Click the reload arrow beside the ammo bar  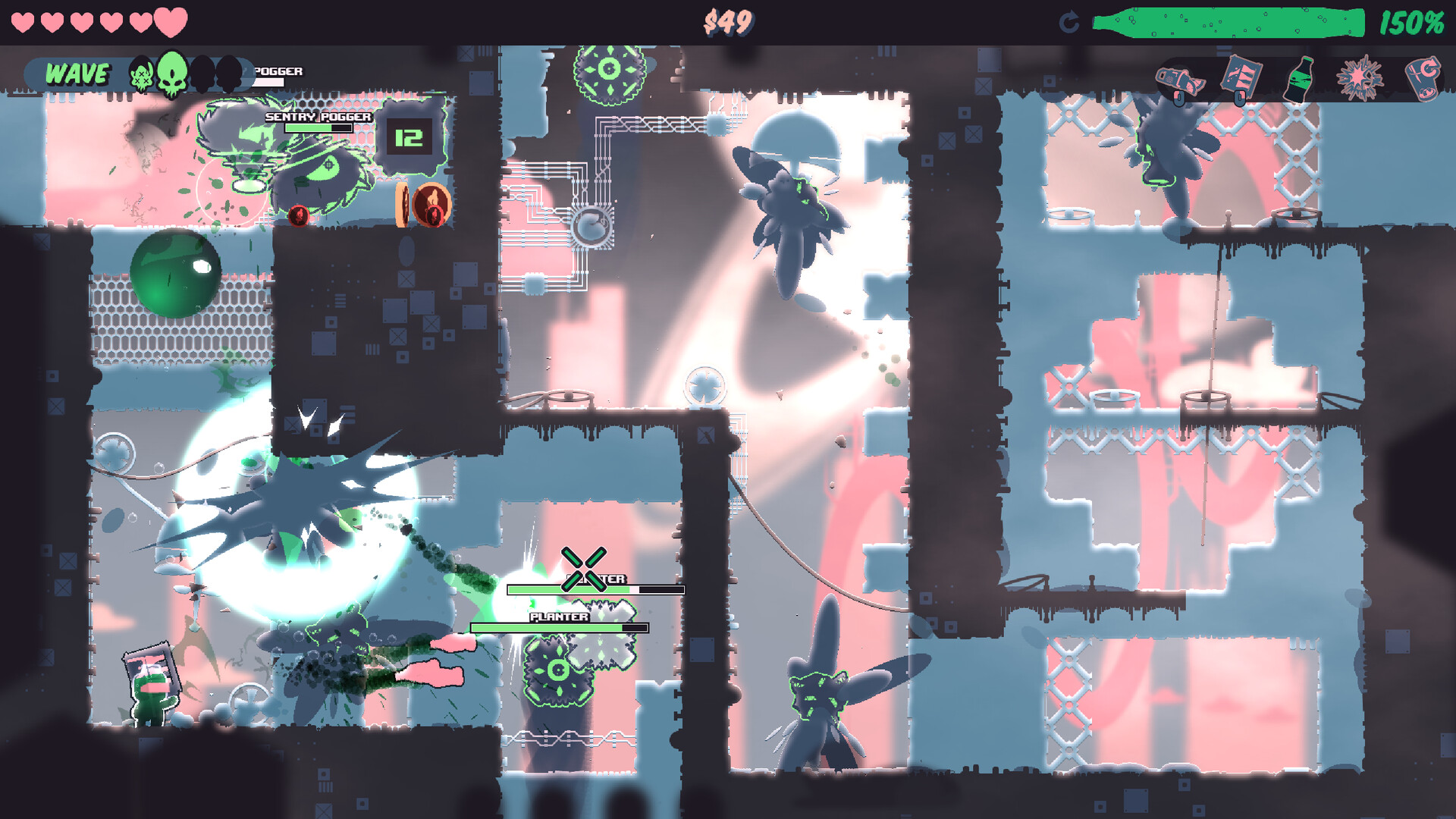tap(1069, 21)
